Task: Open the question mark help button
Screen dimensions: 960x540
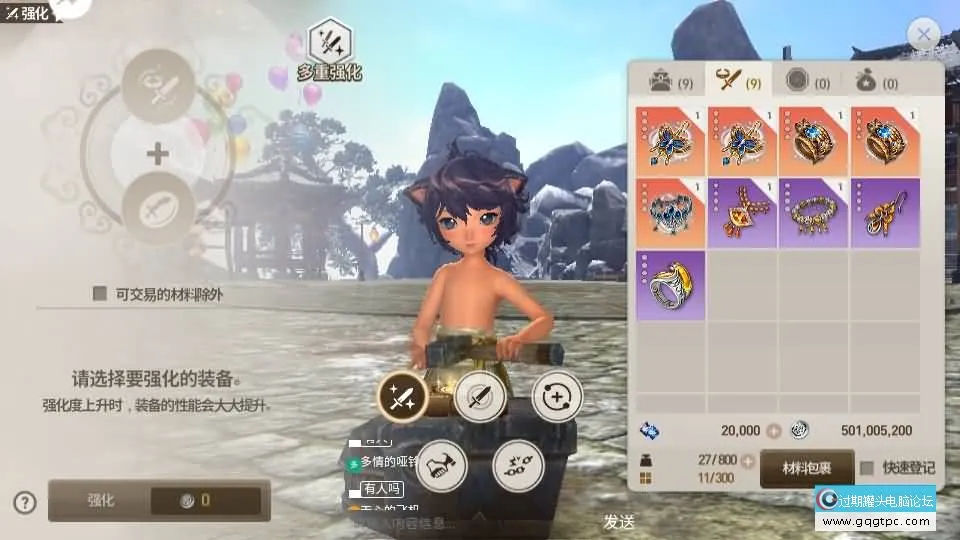Action: (26, 502)
